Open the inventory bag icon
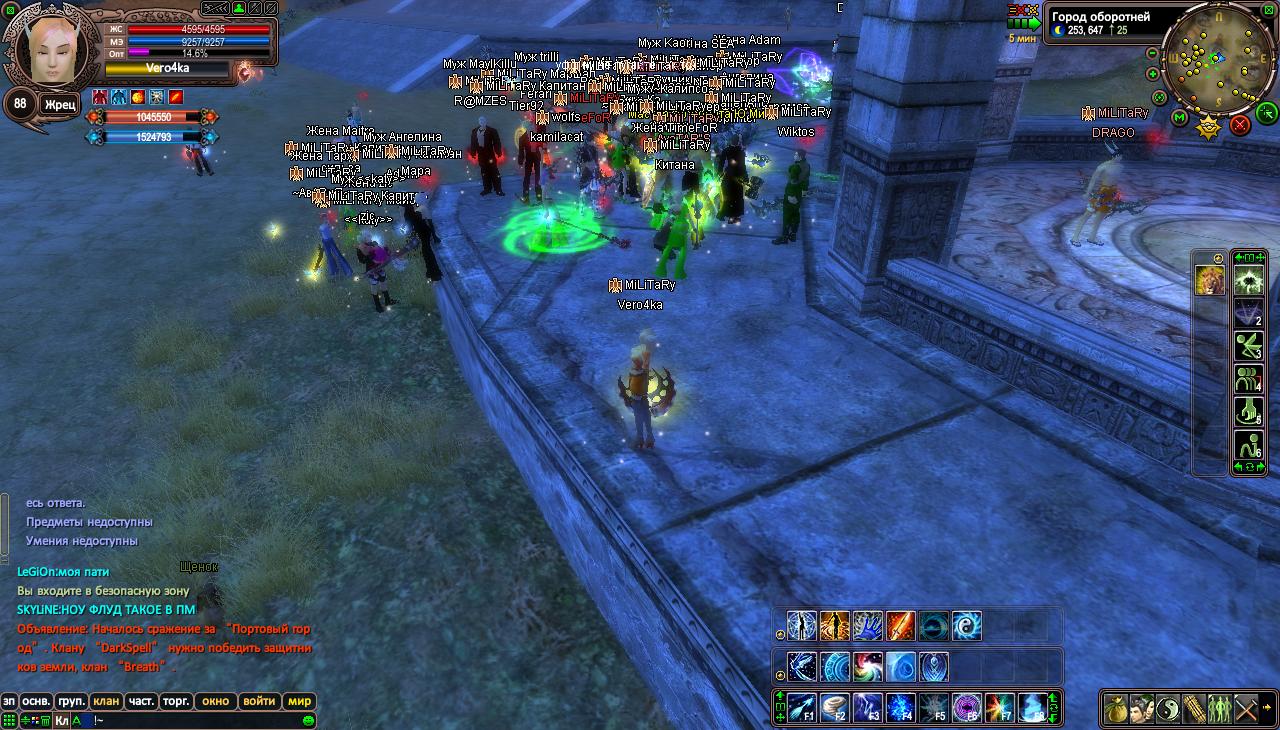 point(1116,708)
